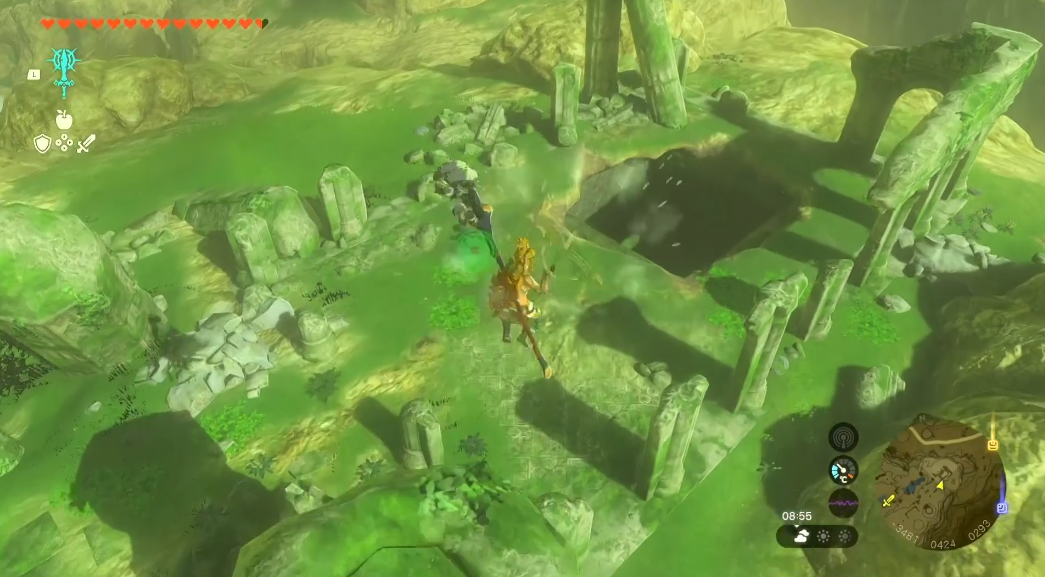The width and height of the screenshot is (1045, 577).
Task: Click the cloudy weather forecast icon
Action: point(803,536)
